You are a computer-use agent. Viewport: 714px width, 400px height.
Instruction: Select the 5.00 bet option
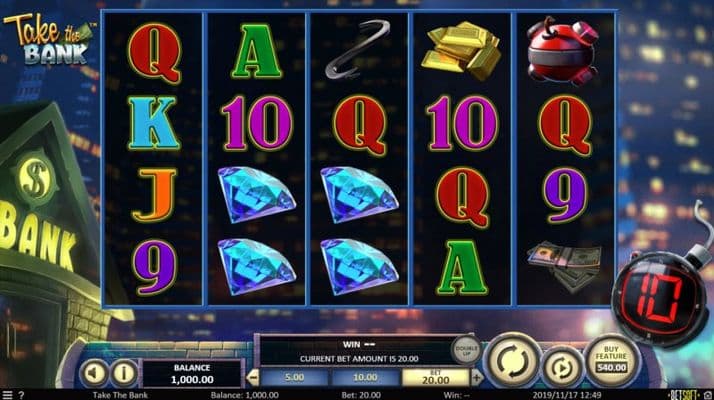[x=294, y=377]
